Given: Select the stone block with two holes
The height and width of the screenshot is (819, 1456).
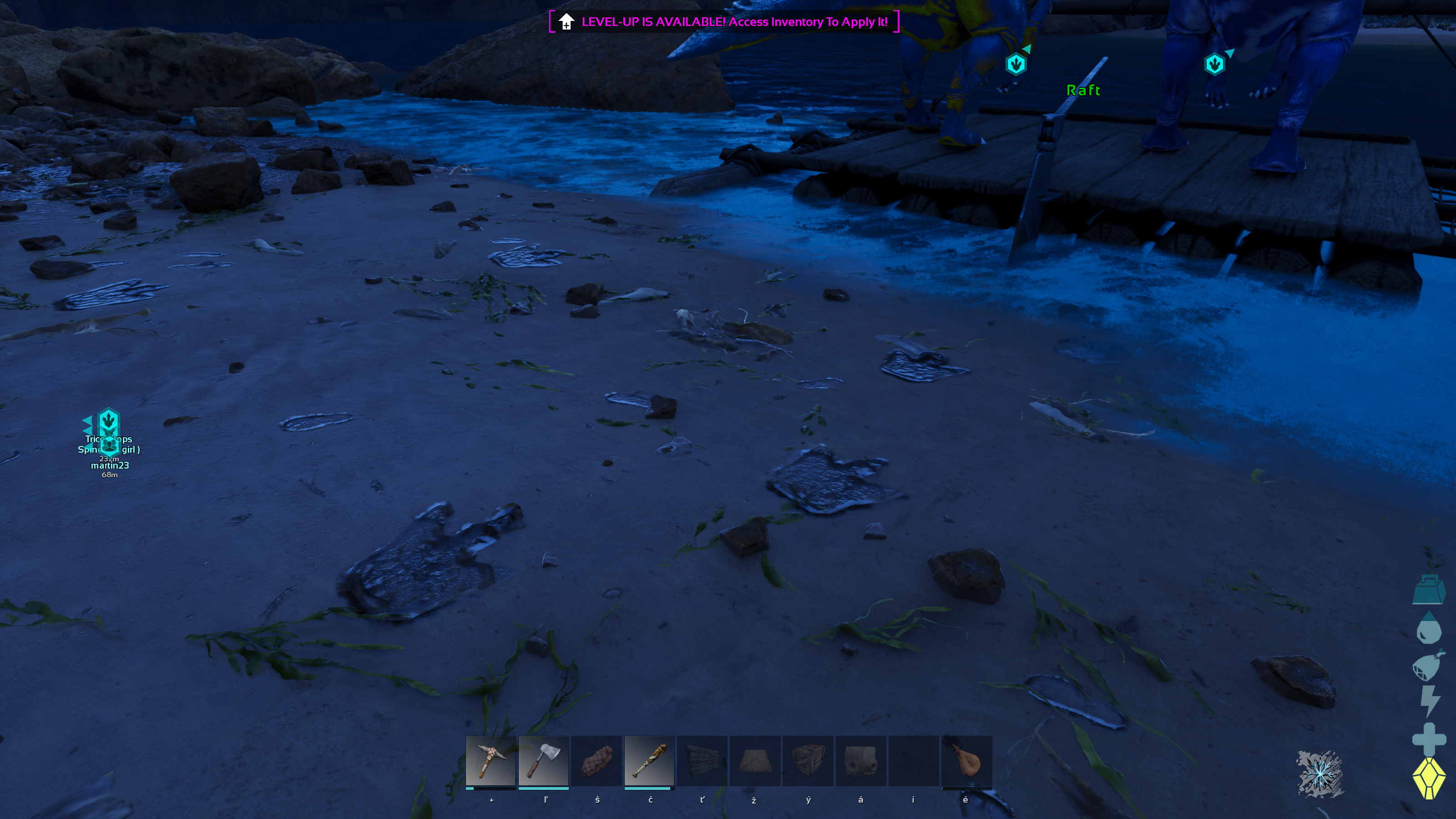Looking at the screenshot, I should pos(861,760).
